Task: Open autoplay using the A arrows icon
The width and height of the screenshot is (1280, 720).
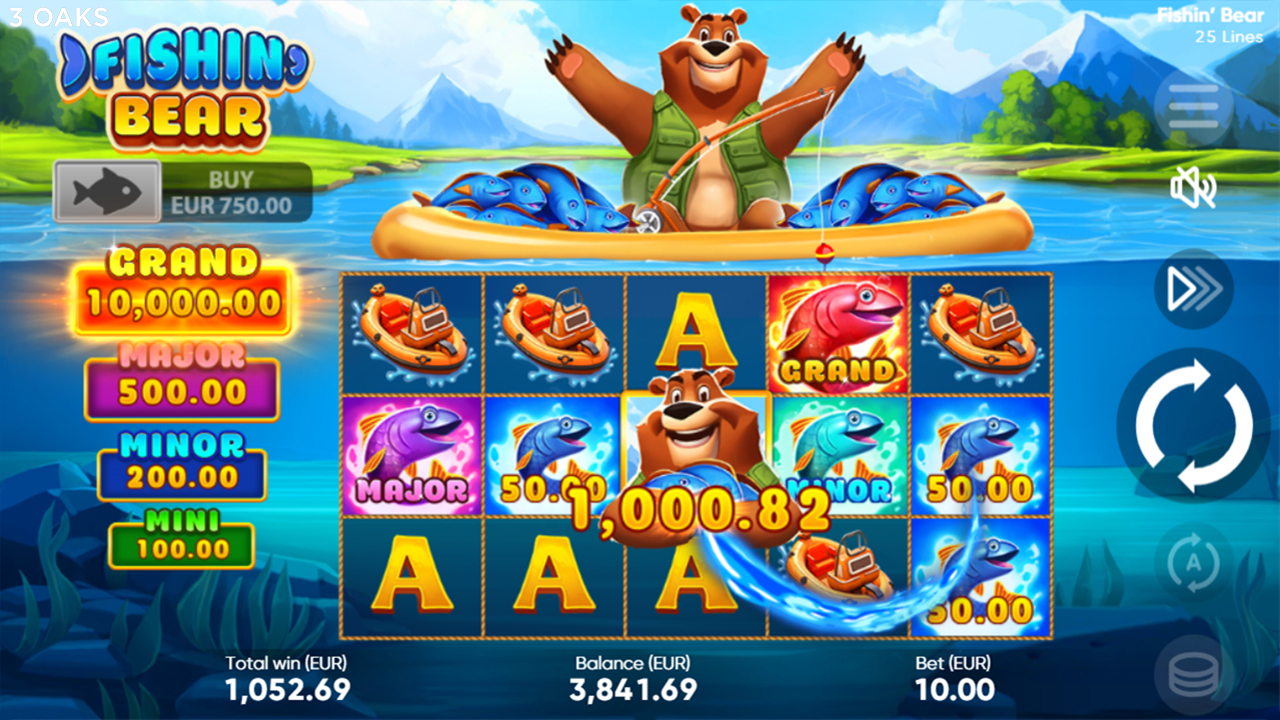Action: click(x=1194, y=563)
